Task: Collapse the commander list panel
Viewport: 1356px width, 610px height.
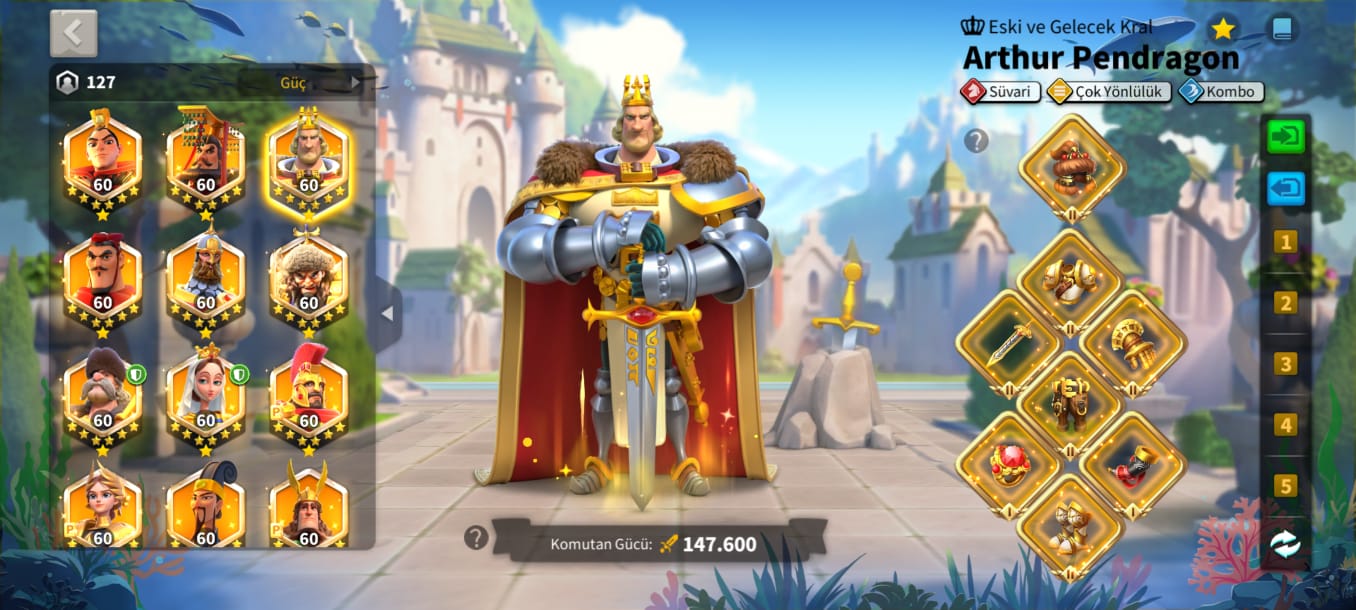Action: pos(387,314)
